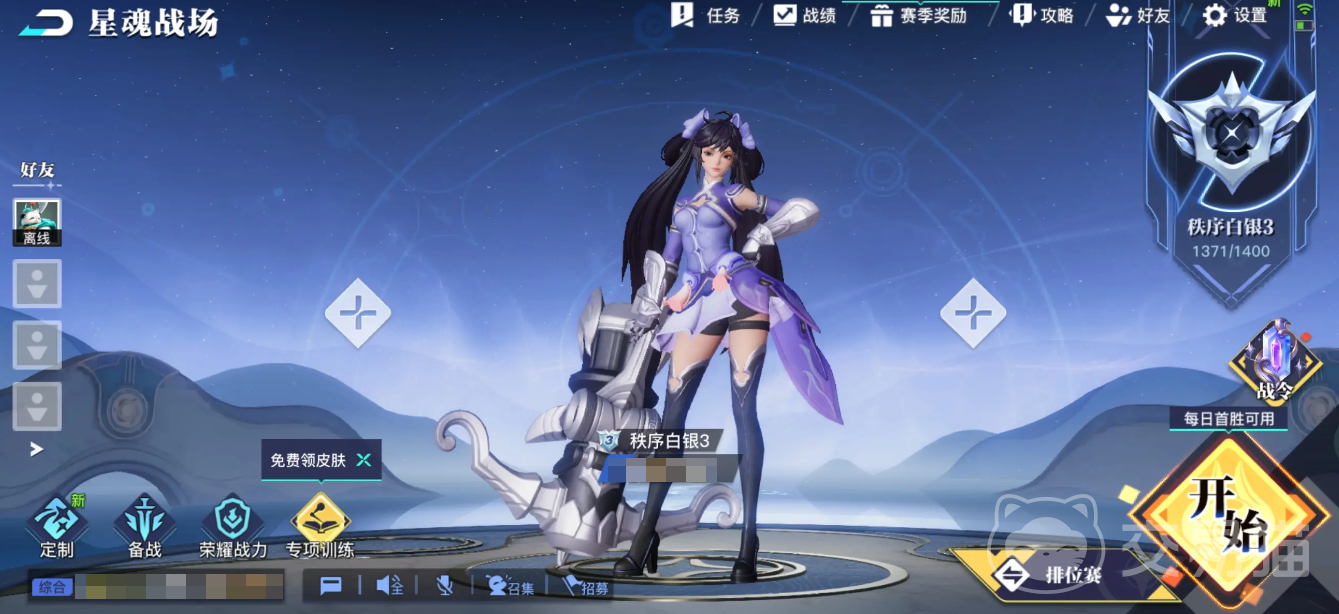The height and width of the screenshot is (614, 1339).
Task: Go back using the top-left arrow
Action: [x=45, y=23]
